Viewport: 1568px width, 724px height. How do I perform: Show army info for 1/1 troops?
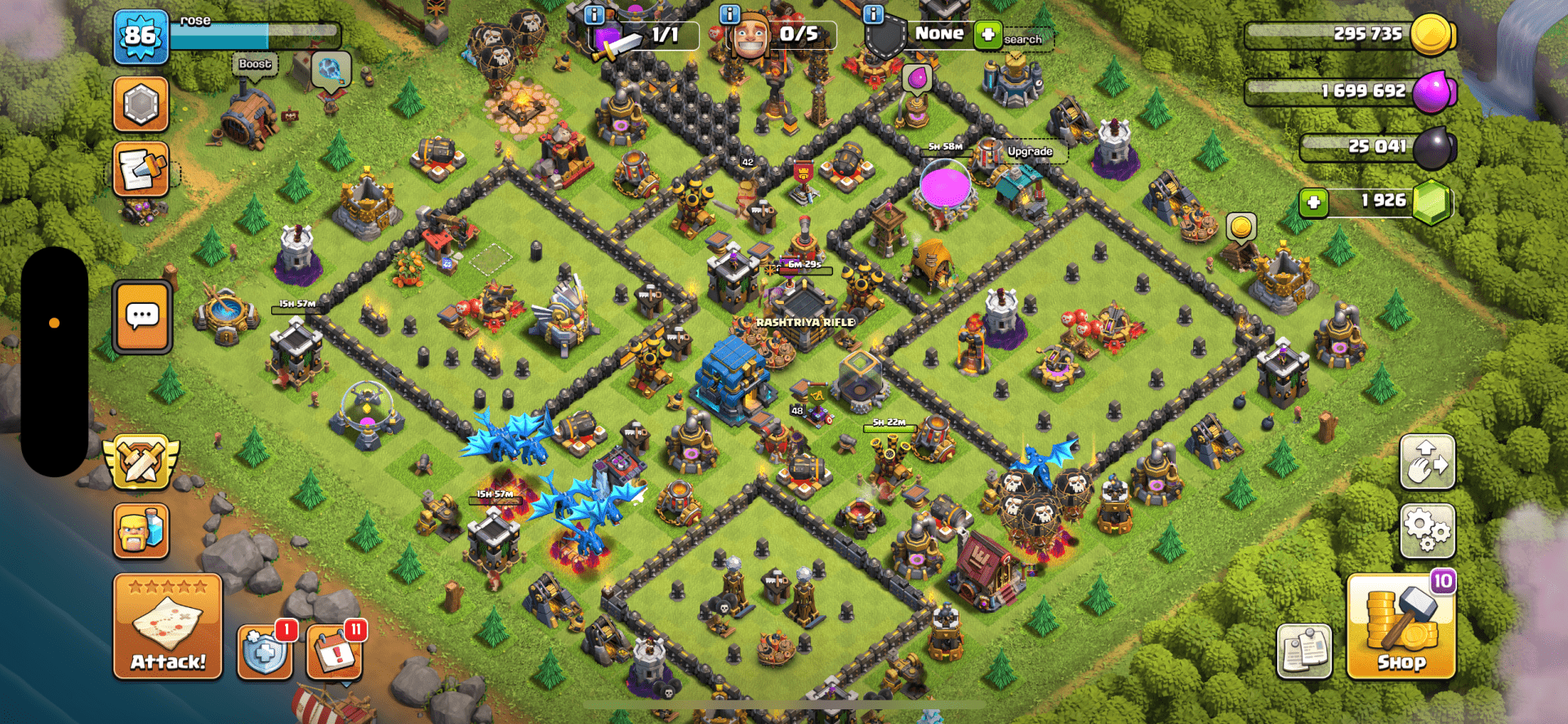595,15
